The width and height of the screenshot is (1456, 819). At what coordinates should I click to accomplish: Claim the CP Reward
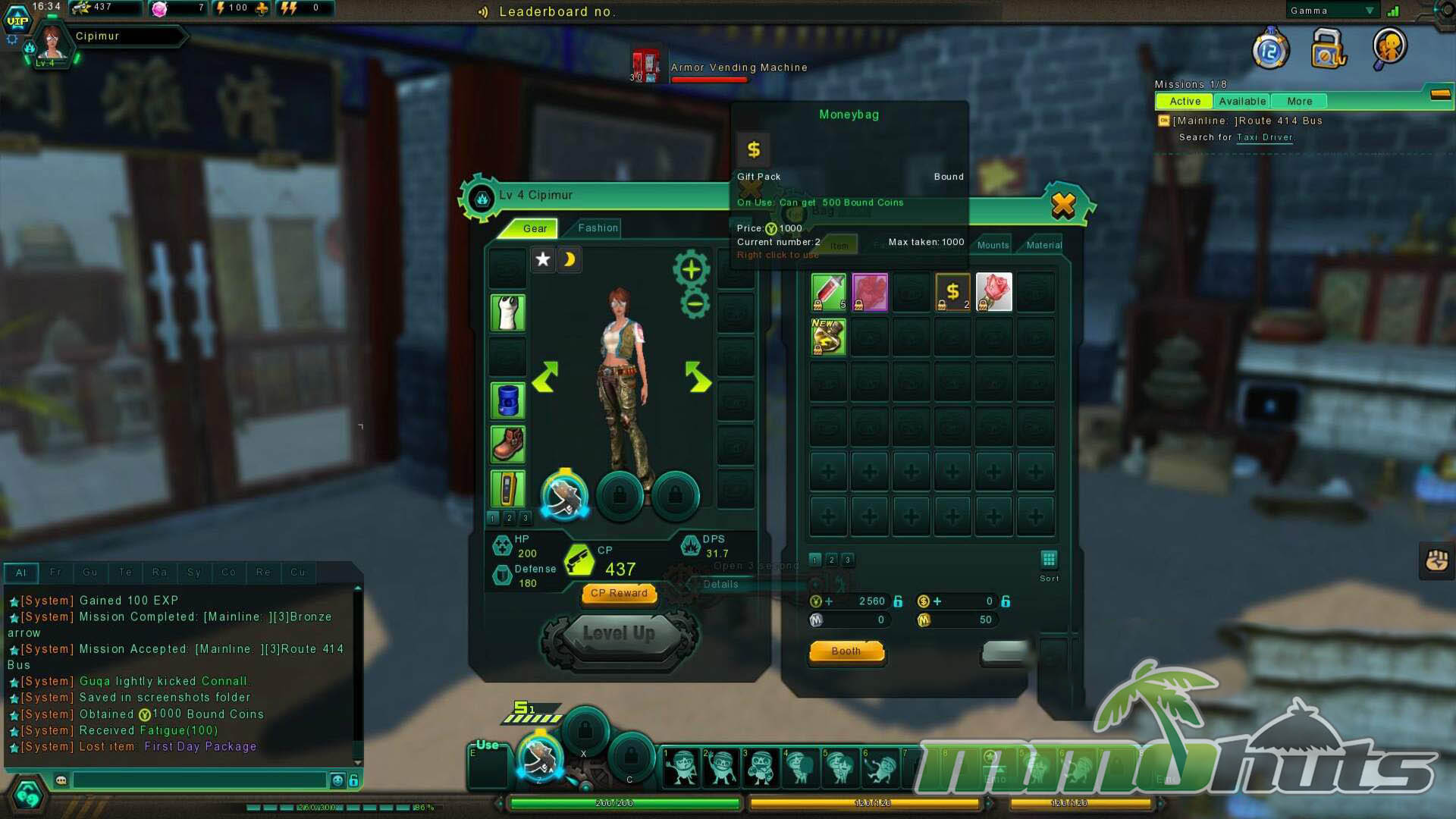click(x=619, y=594)
